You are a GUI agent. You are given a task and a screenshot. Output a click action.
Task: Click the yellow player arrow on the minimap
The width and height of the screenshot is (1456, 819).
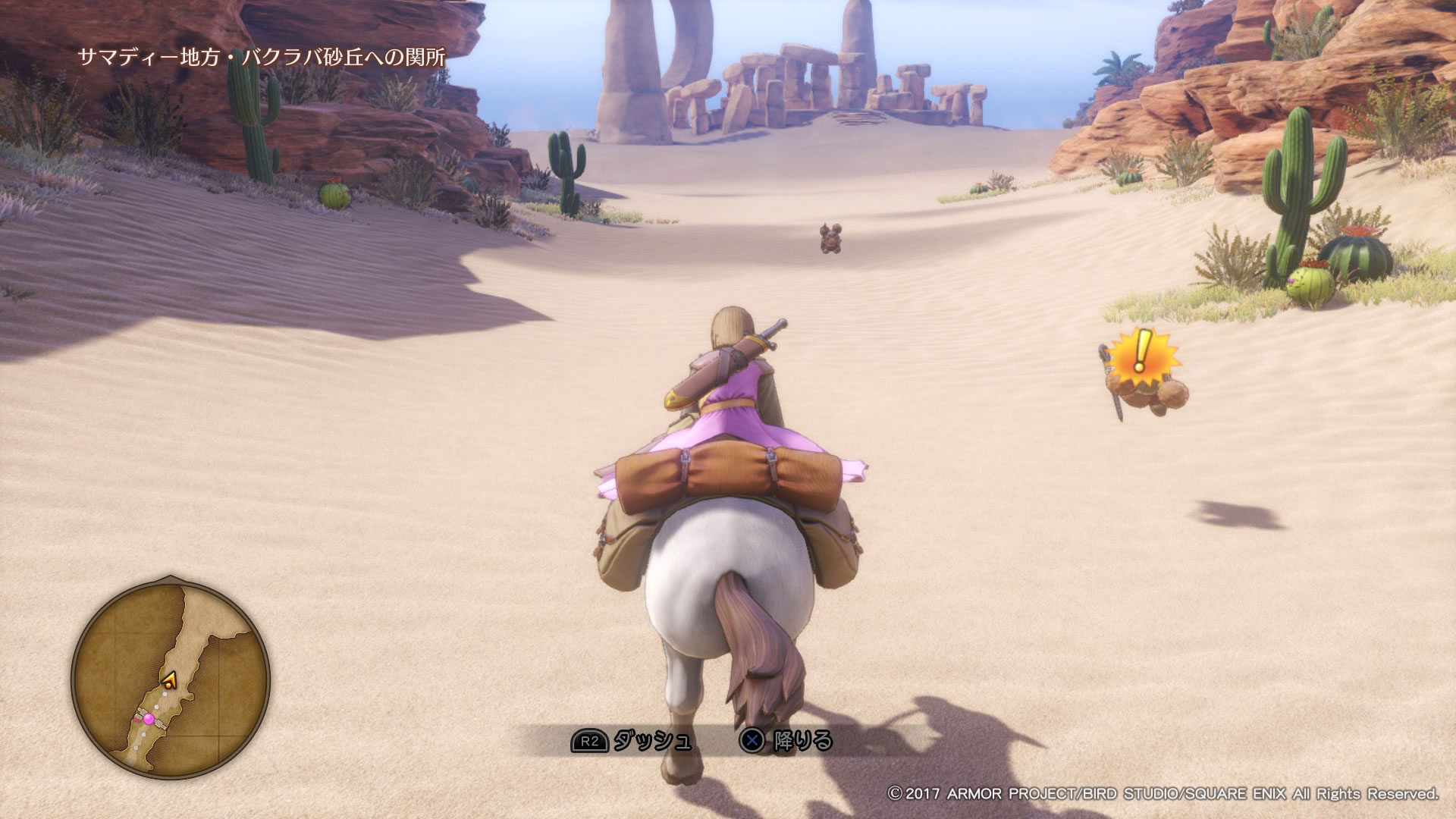coord(169,680)
